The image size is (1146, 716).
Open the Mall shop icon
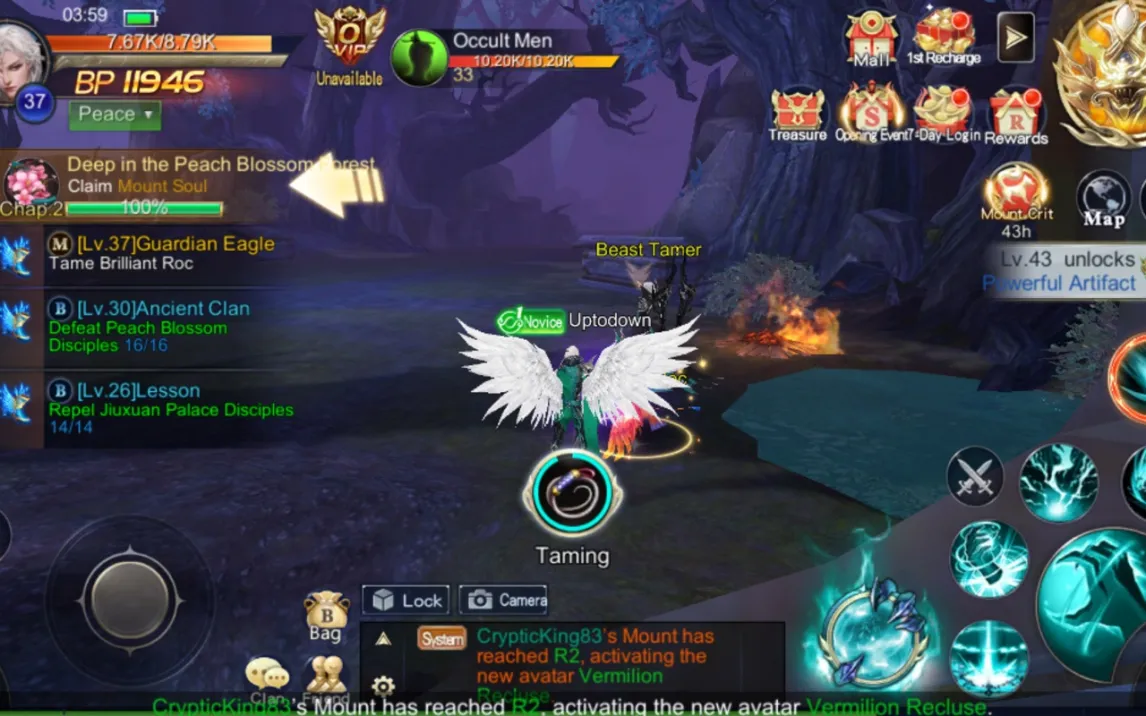(871, 39)
